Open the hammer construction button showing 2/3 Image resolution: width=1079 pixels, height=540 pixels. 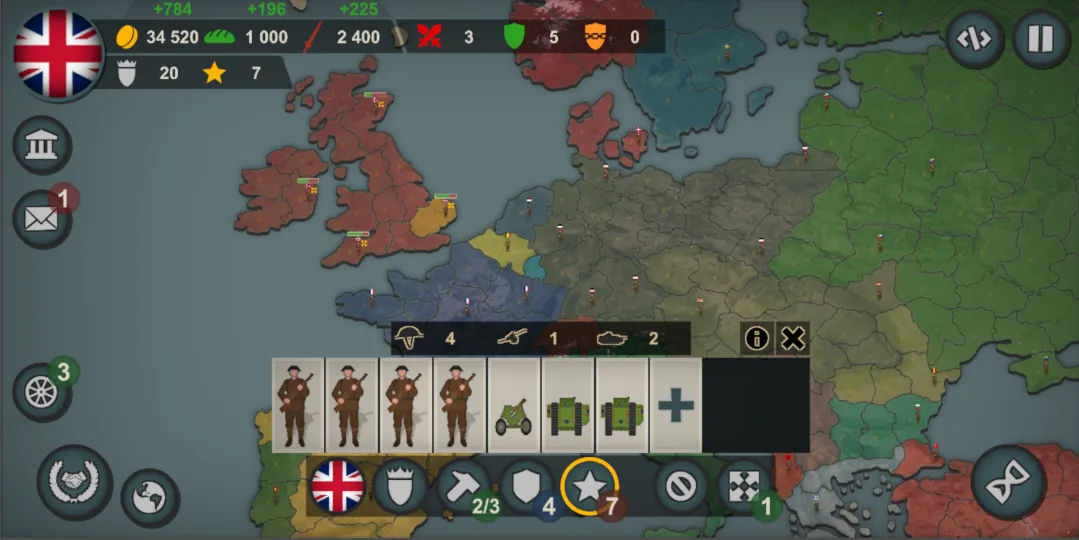click(463, 487)
